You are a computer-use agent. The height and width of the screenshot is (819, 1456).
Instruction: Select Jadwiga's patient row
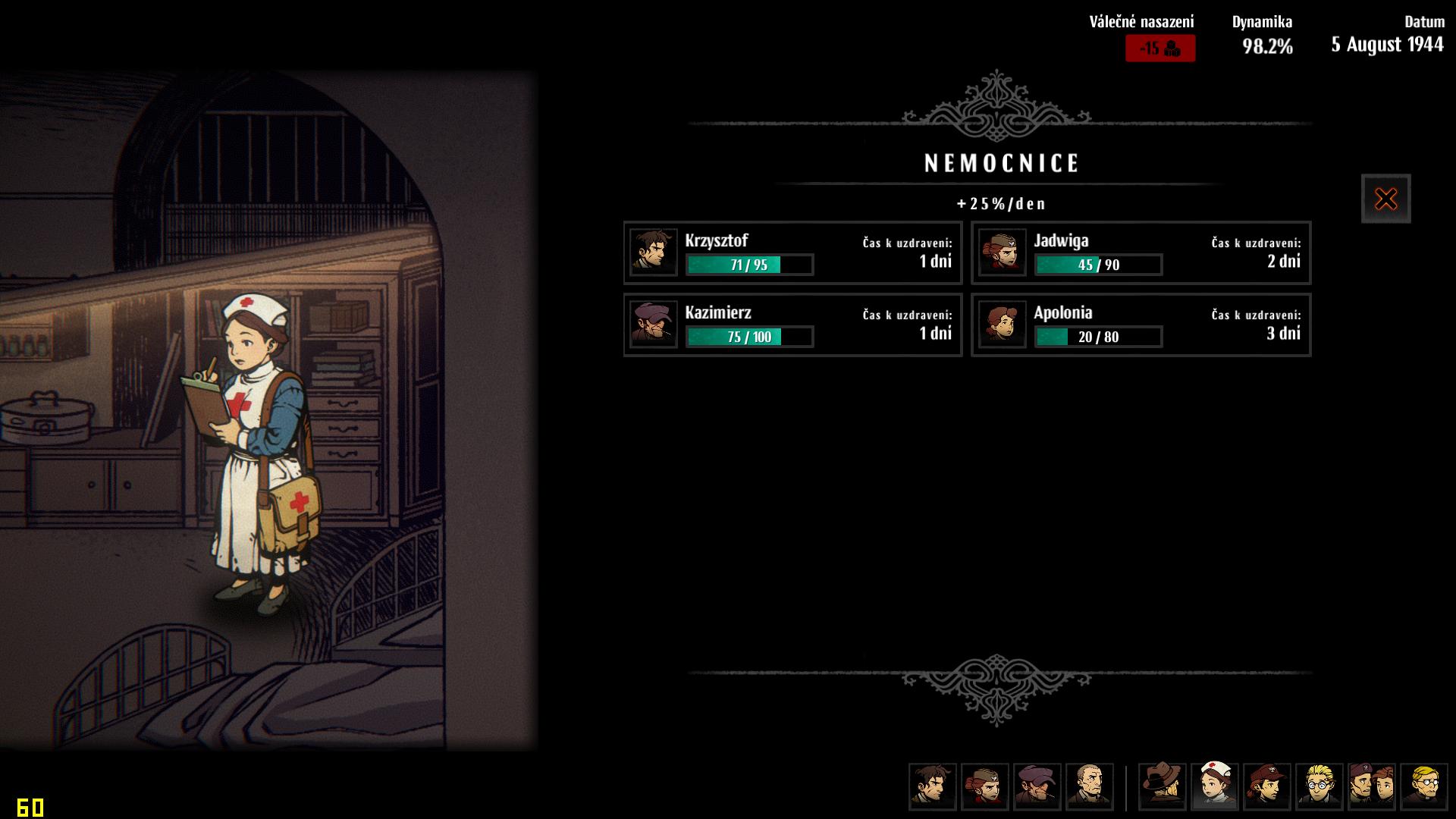coord(1141,253)
